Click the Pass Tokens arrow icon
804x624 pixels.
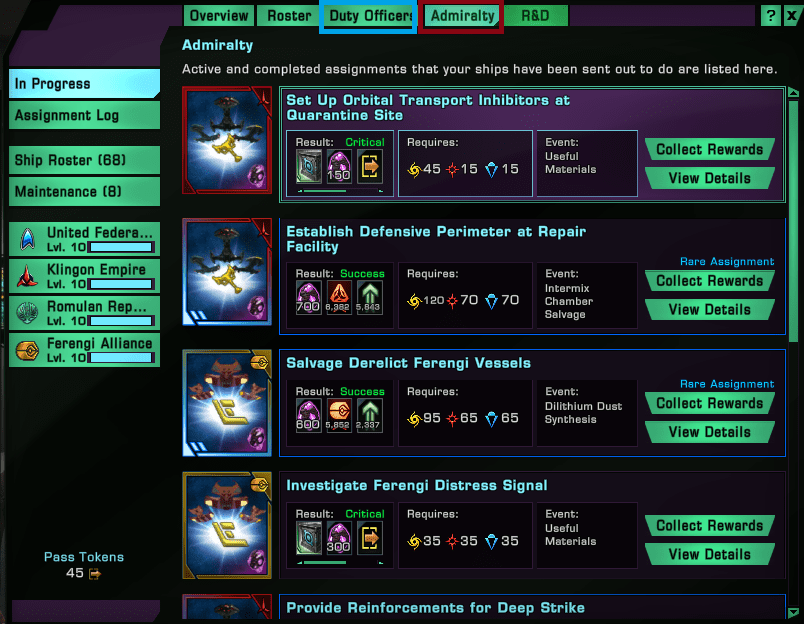tap(95, 574)
